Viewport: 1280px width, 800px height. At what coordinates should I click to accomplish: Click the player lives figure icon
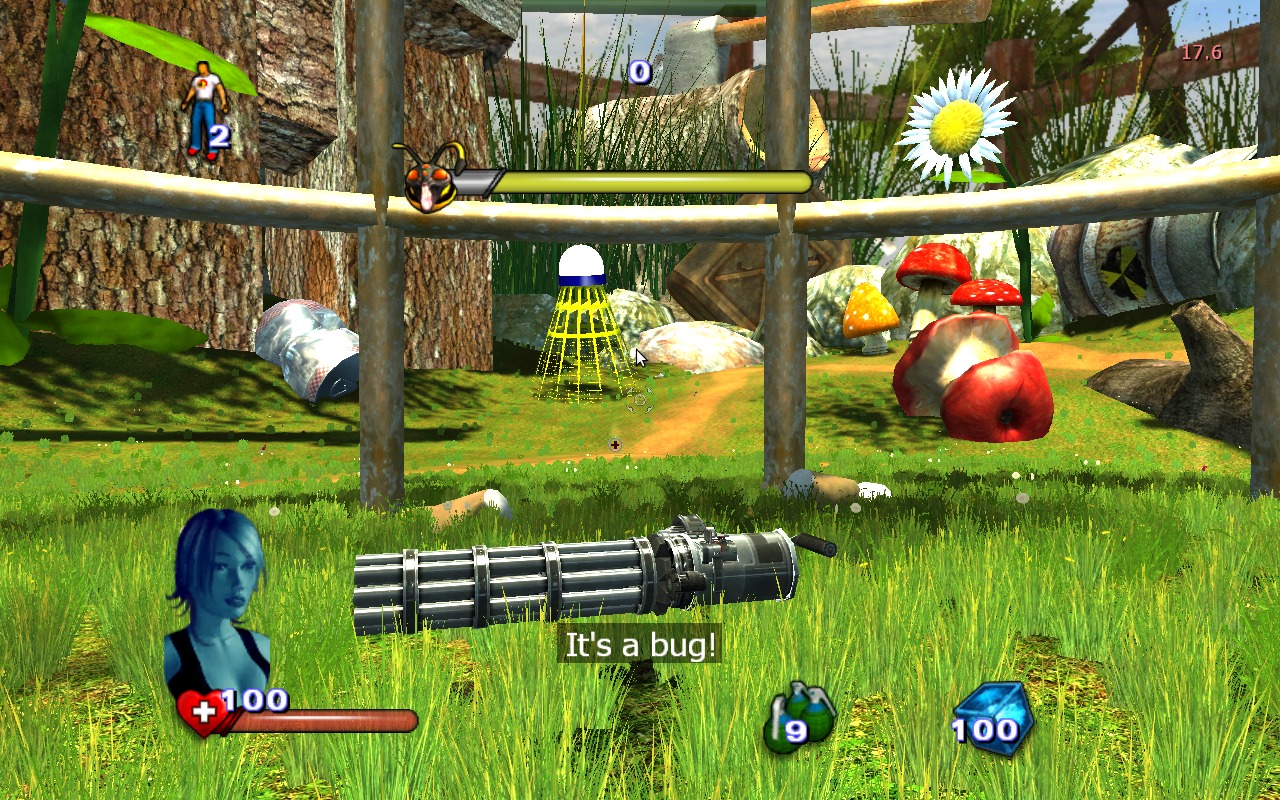pyautogui.click(x=203, y=107)
